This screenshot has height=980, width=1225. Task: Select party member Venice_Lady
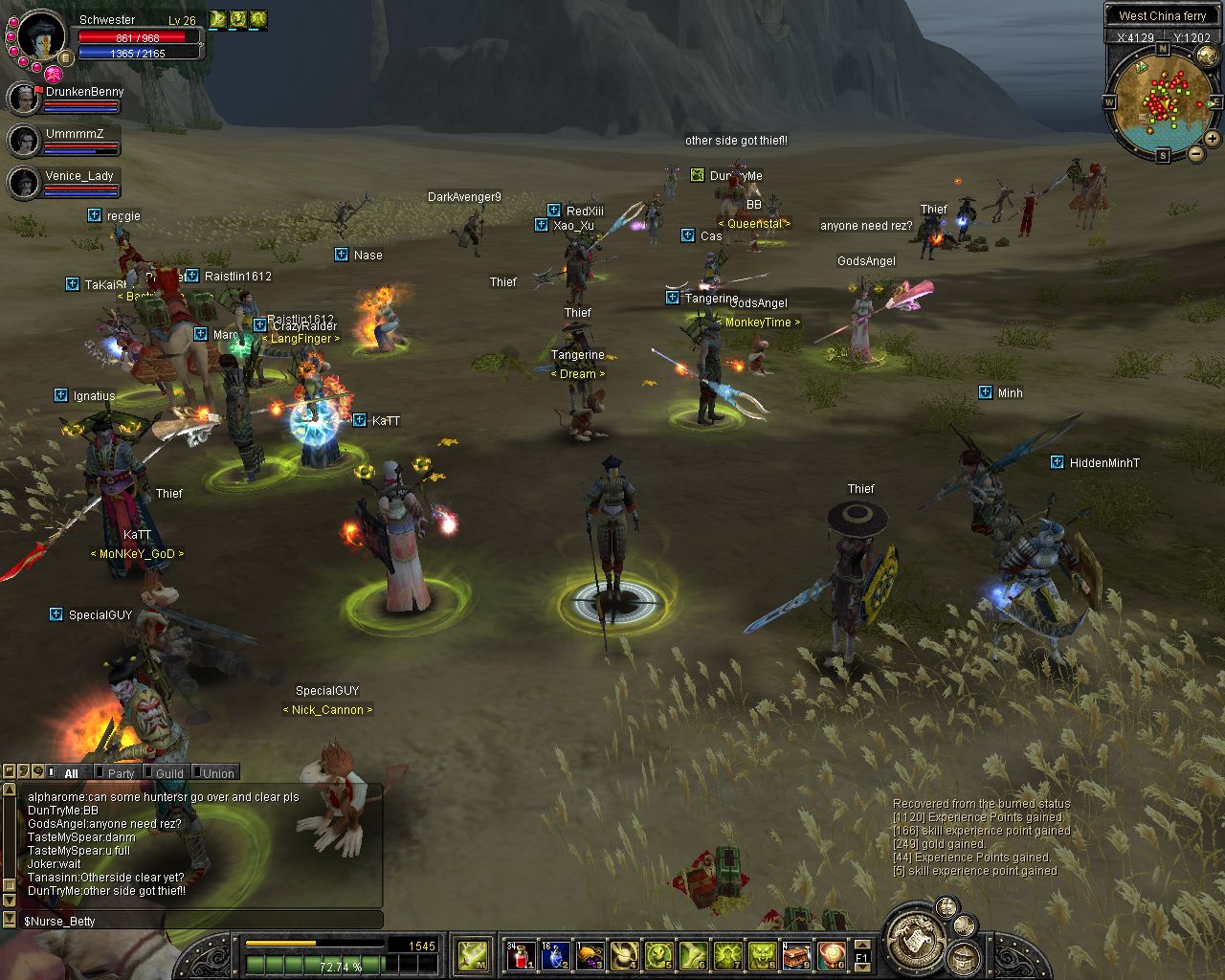click(x=78, y=176)
